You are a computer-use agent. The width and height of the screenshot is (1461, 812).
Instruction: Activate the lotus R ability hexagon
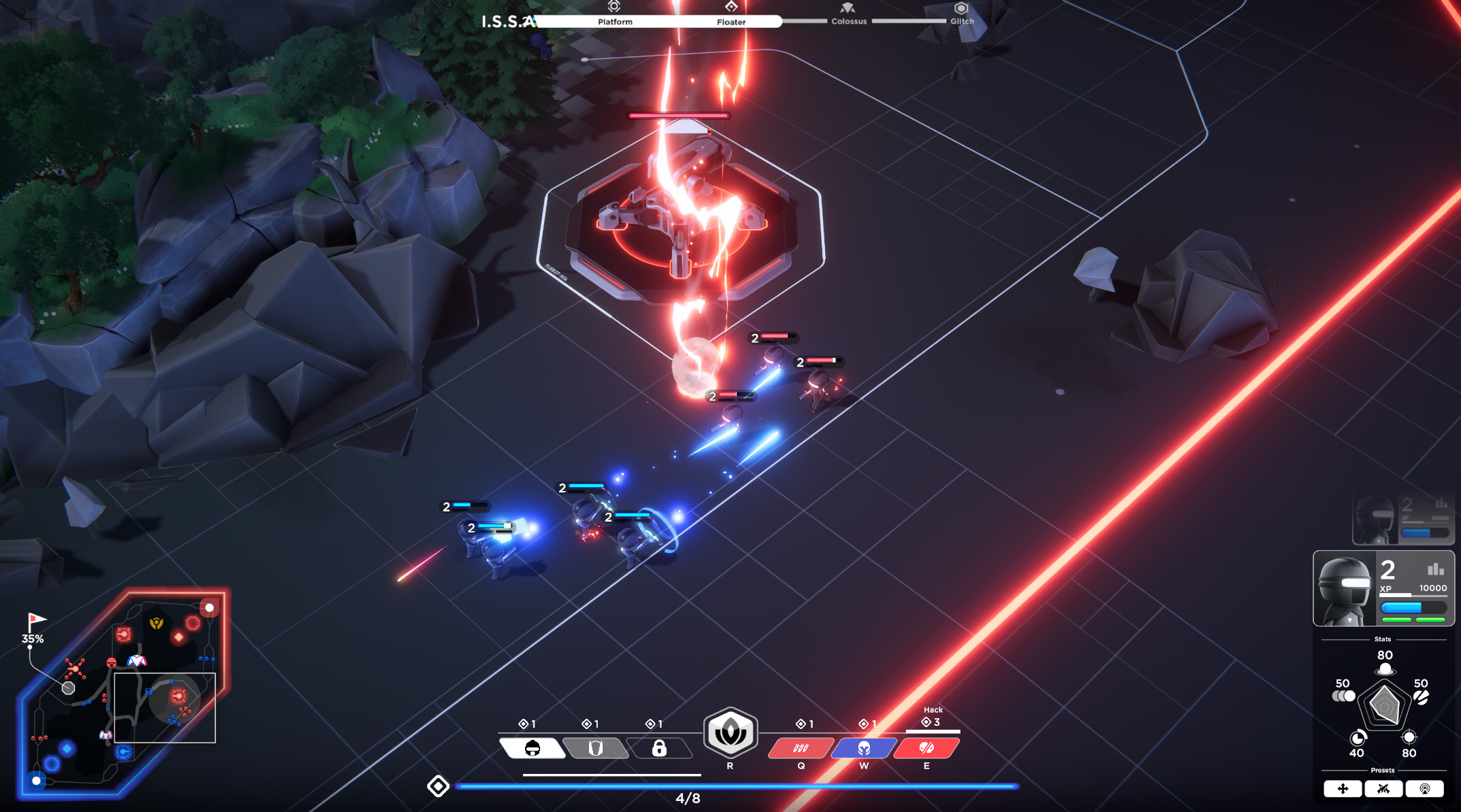coord(730,733)
